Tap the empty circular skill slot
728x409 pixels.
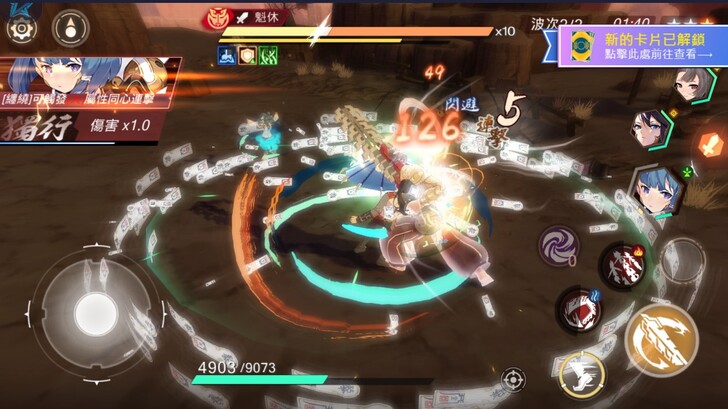point(683,262)
